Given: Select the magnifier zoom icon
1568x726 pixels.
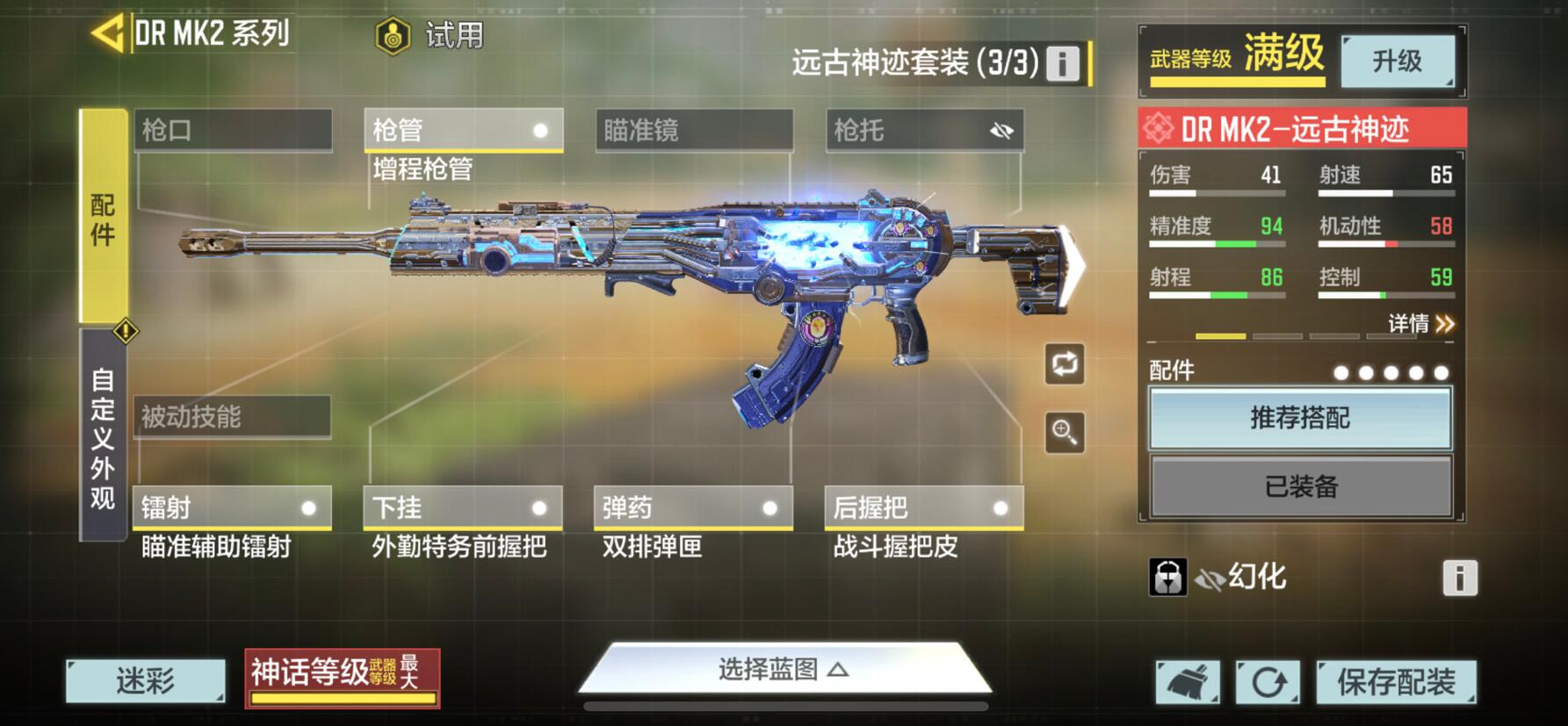Looking at the screenshot, I should [1064, 432].
